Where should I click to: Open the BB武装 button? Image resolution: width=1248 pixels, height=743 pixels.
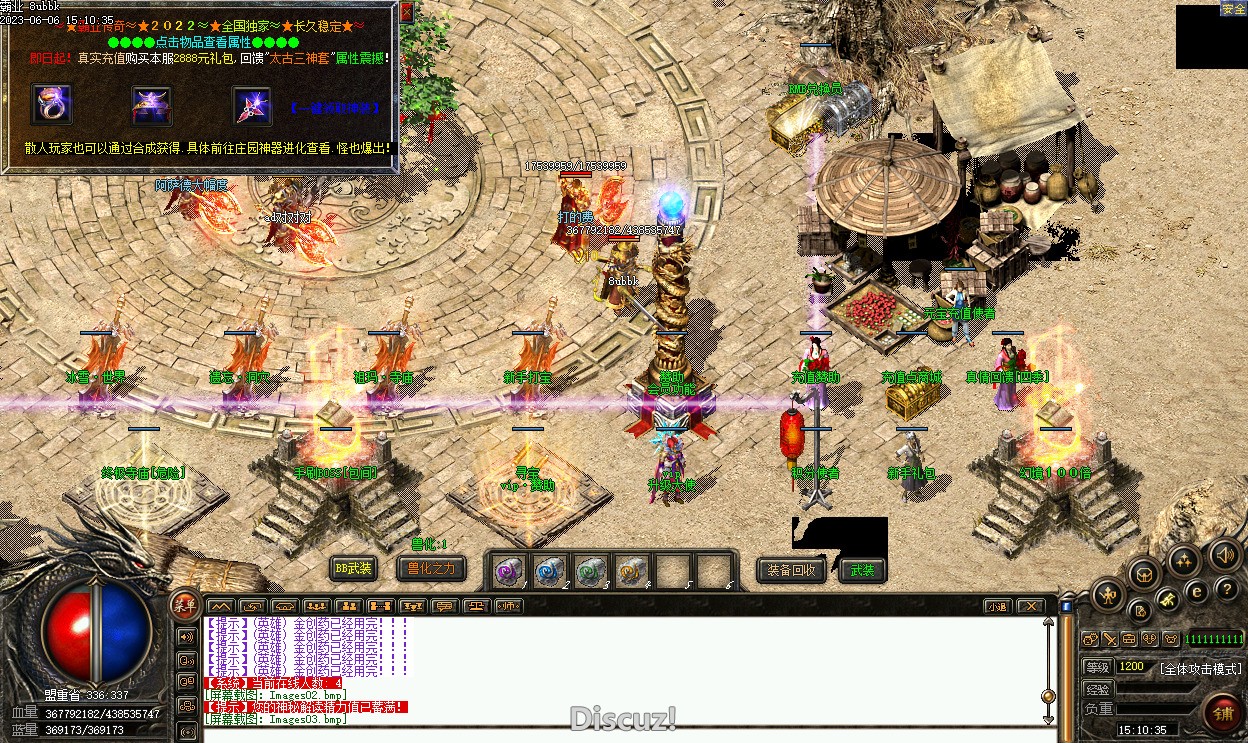tap(354, 569)
